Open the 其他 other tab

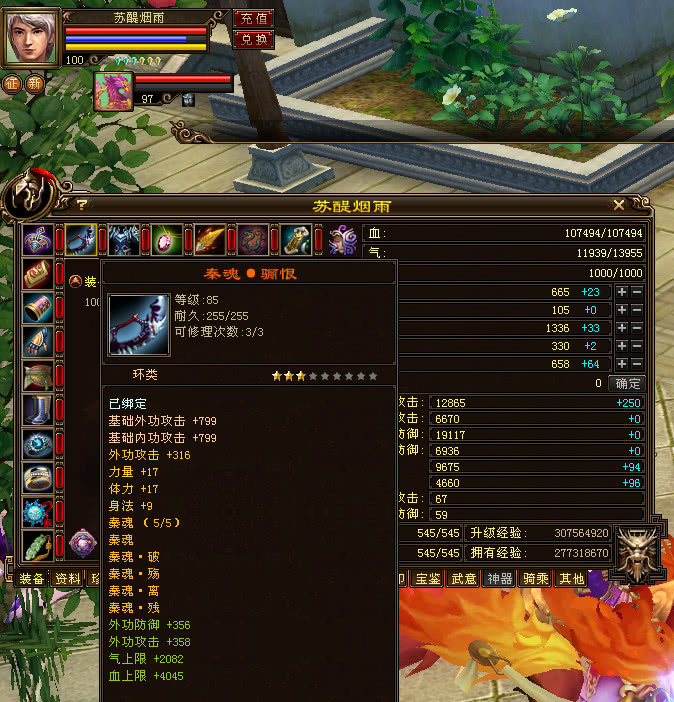point(571,579)
